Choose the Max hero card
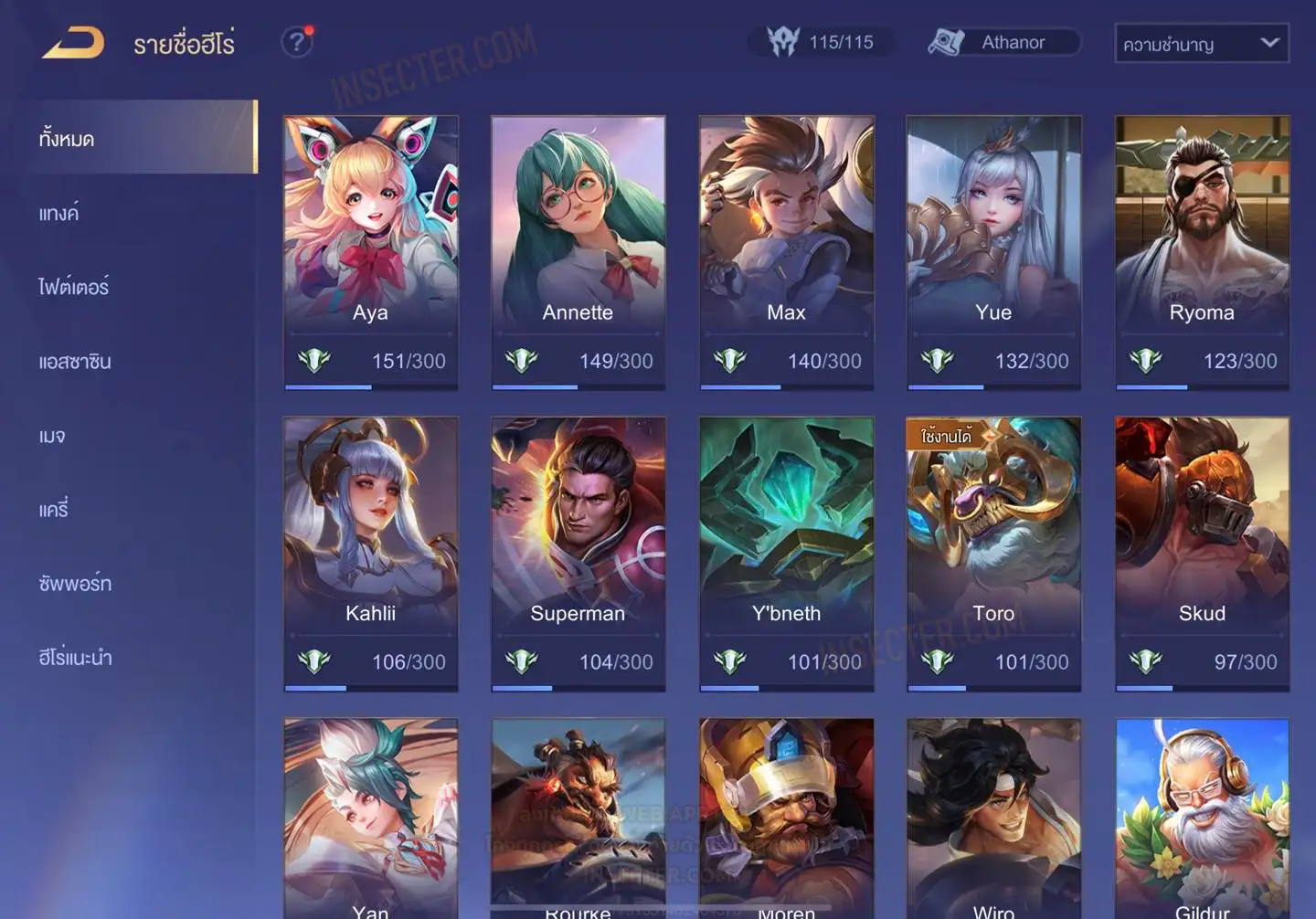This screenshot has height=919, width=1316. [x=786, y=251]
